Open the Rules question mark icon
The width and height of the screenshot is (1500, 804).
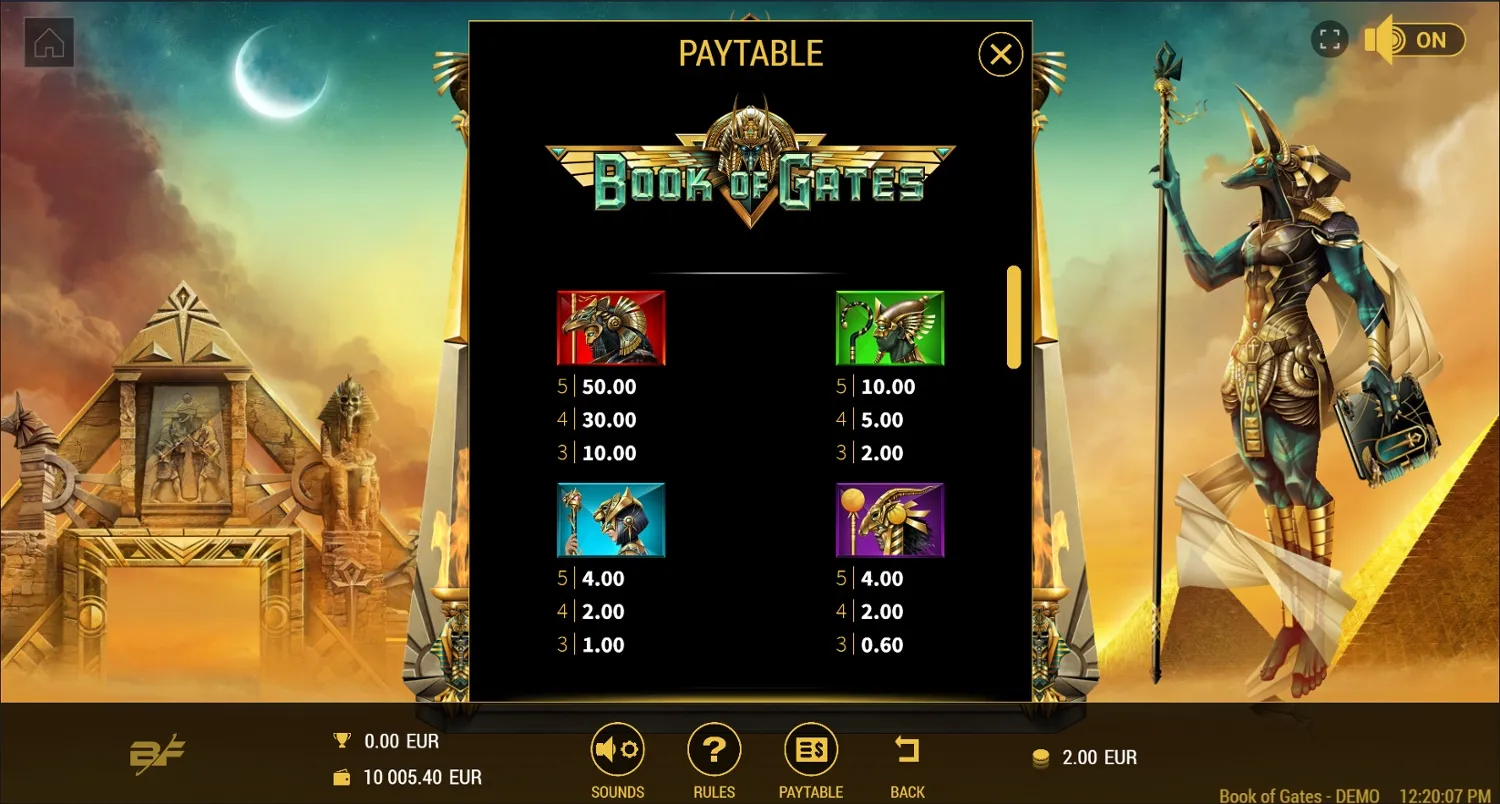pos(713,748)
